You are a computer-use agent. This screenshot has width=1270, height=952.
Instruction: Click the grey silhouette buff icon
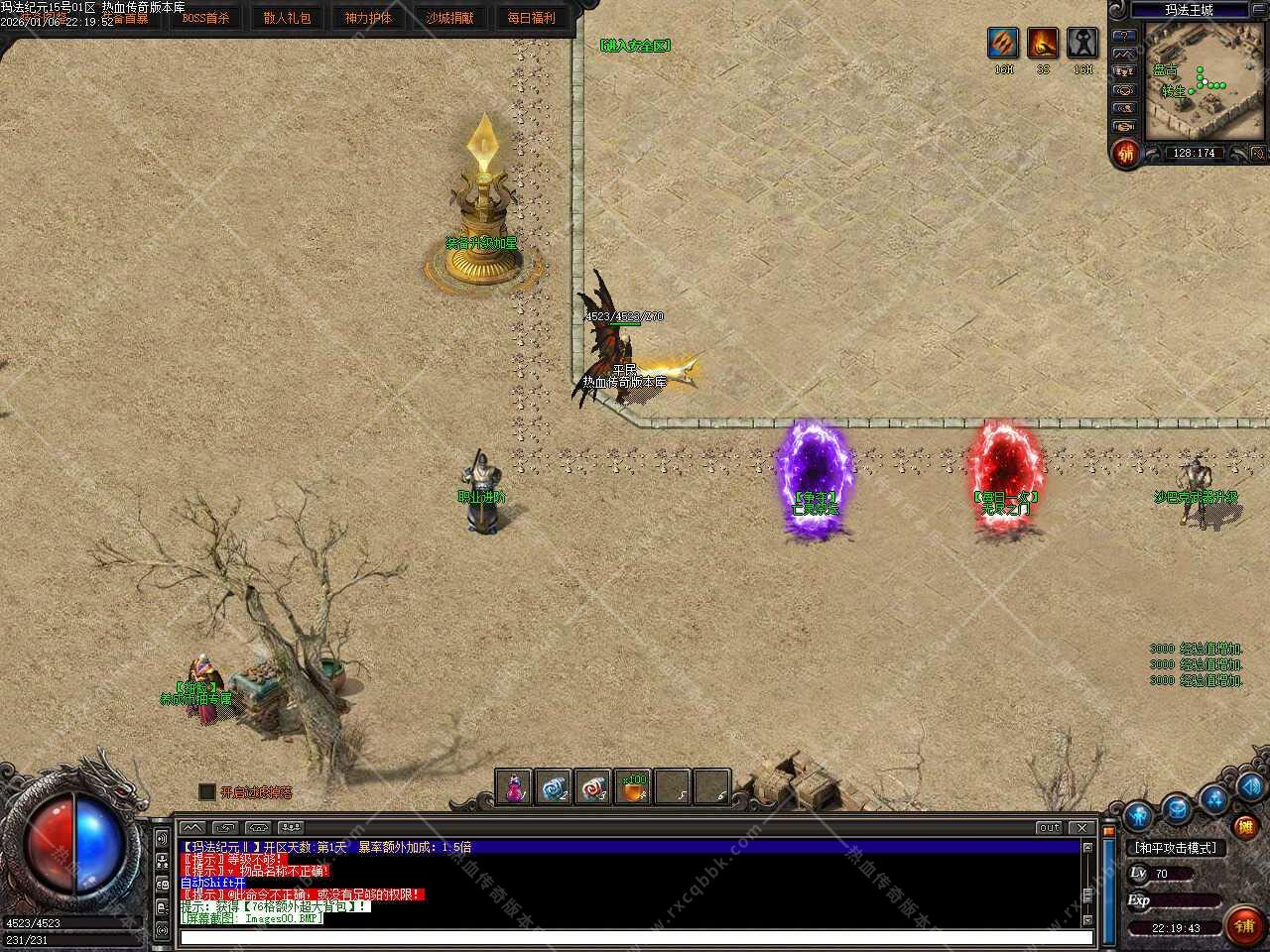point(1082,44)
